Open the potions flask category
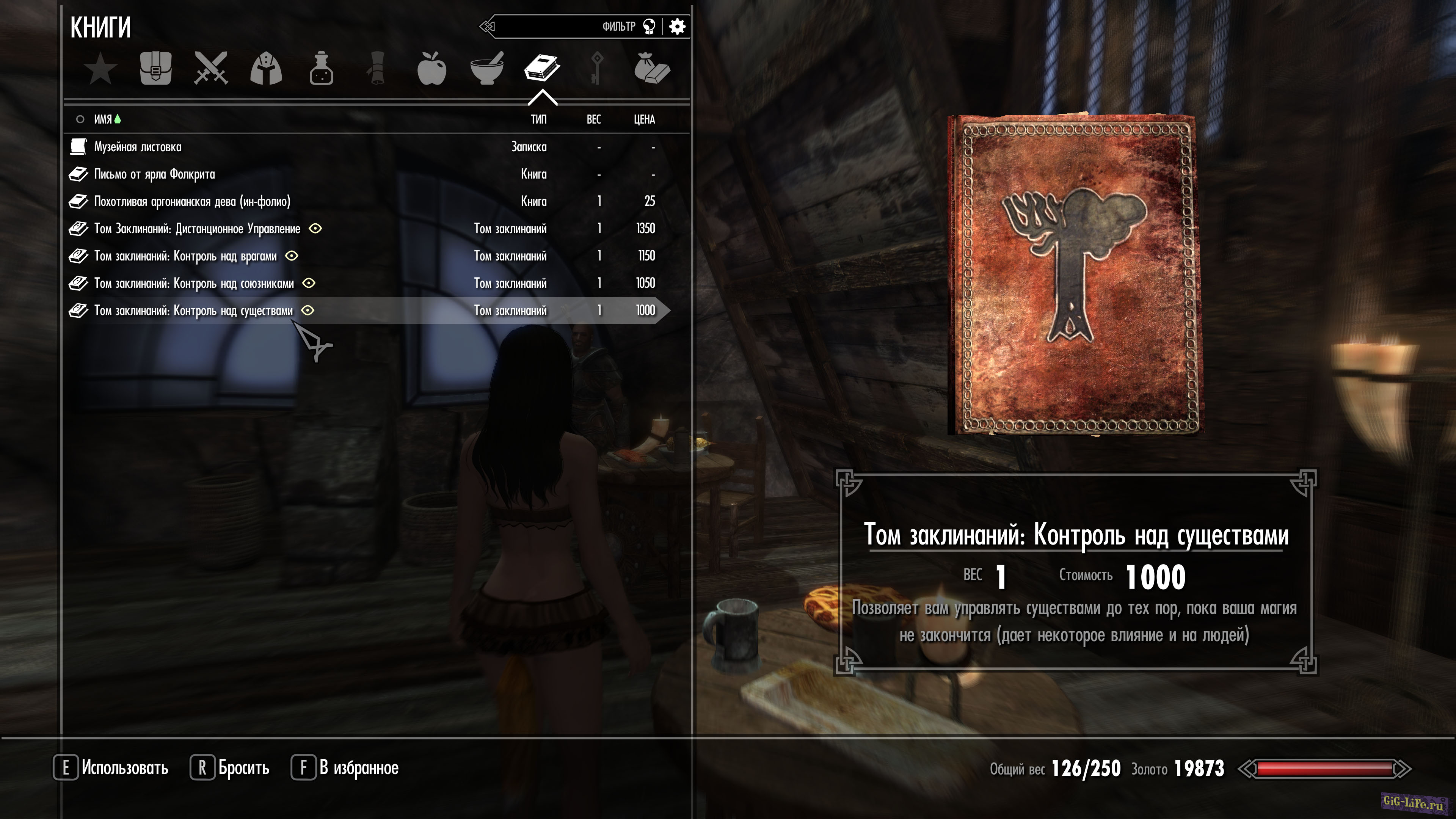The height and width of the screenshot is (819, 1456). click(x=321, y=69)
